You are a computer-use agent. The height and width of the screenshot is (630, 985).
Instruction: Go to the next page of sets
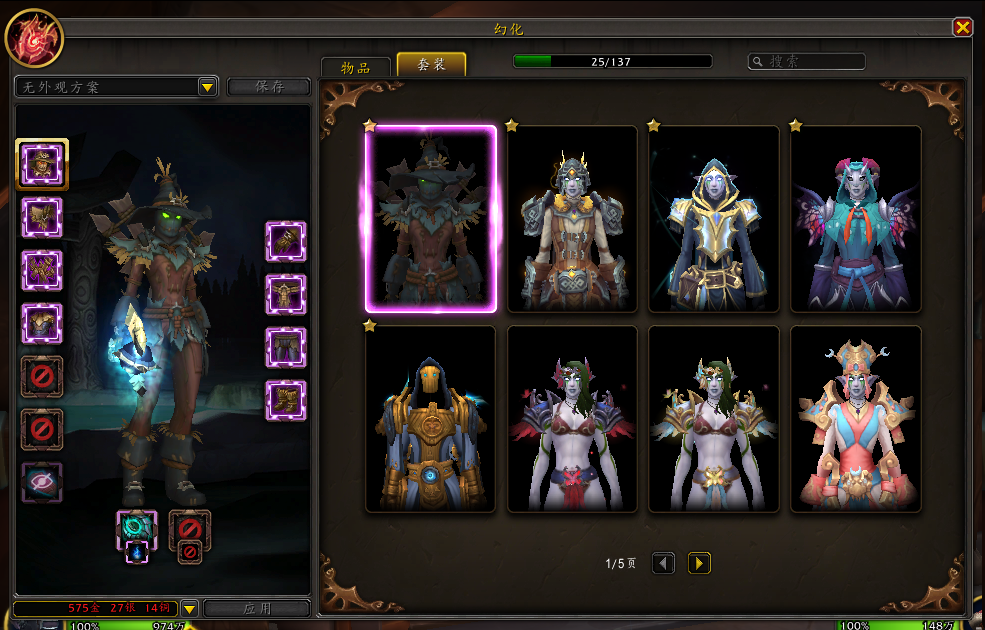point(699,563)
